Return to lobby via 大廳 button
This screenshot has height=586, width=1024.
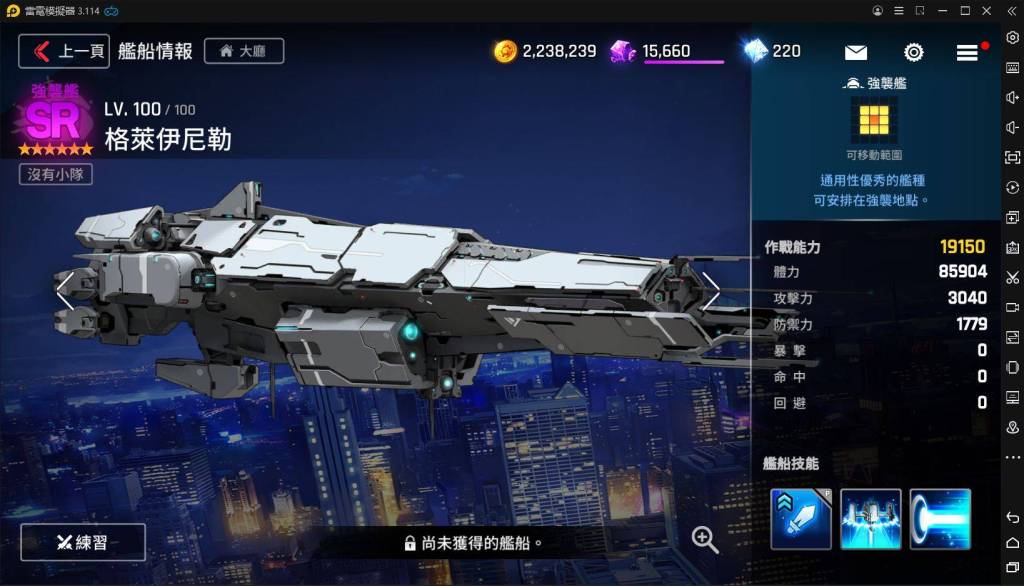pyautogui.click(x=244, y=51)
